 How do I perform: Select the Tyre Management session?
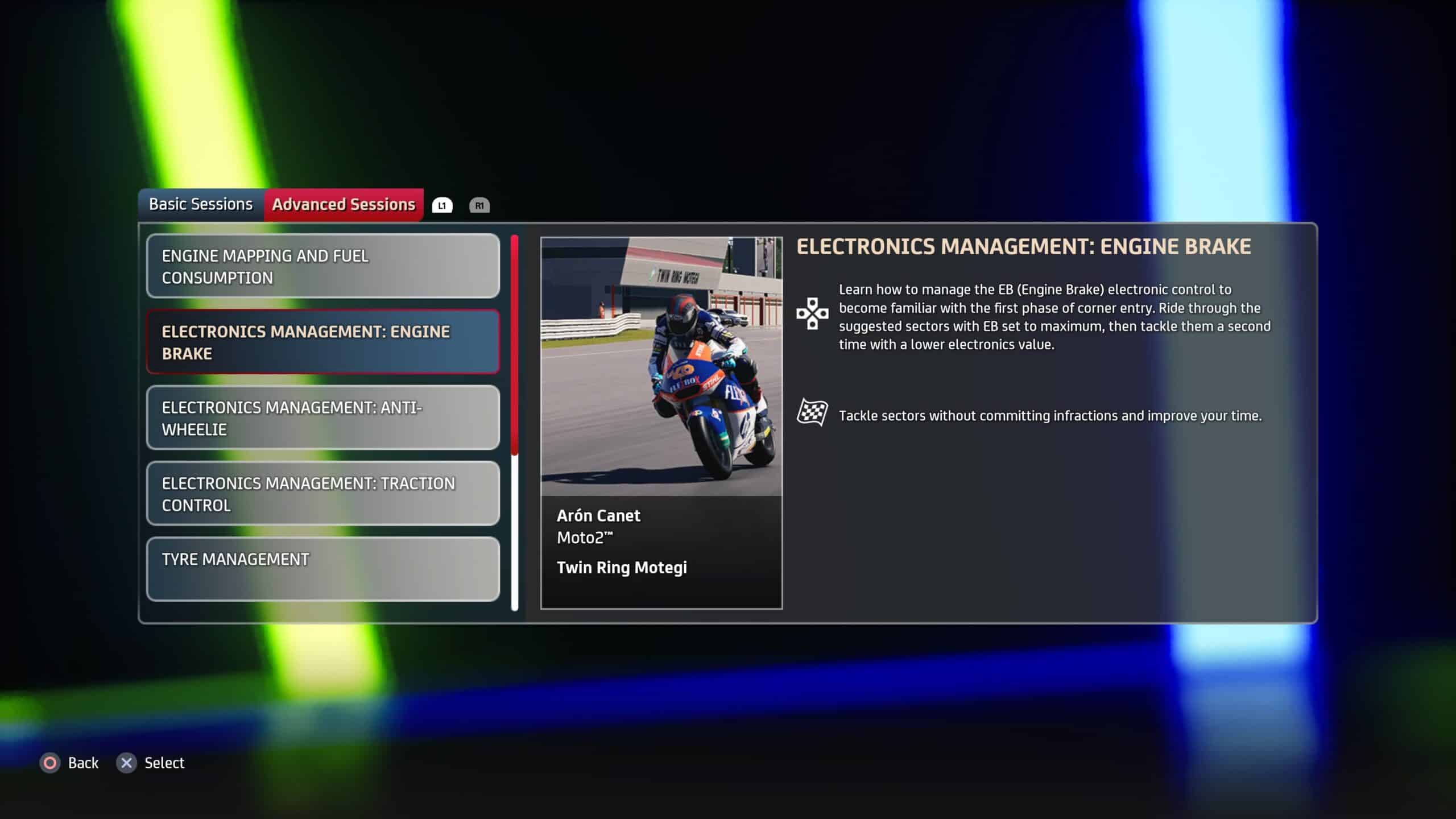[x=322, y=569]
